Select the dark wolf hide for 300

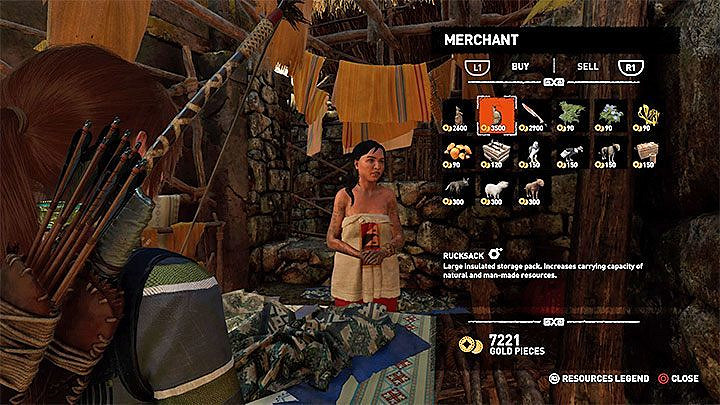[458, 188]
